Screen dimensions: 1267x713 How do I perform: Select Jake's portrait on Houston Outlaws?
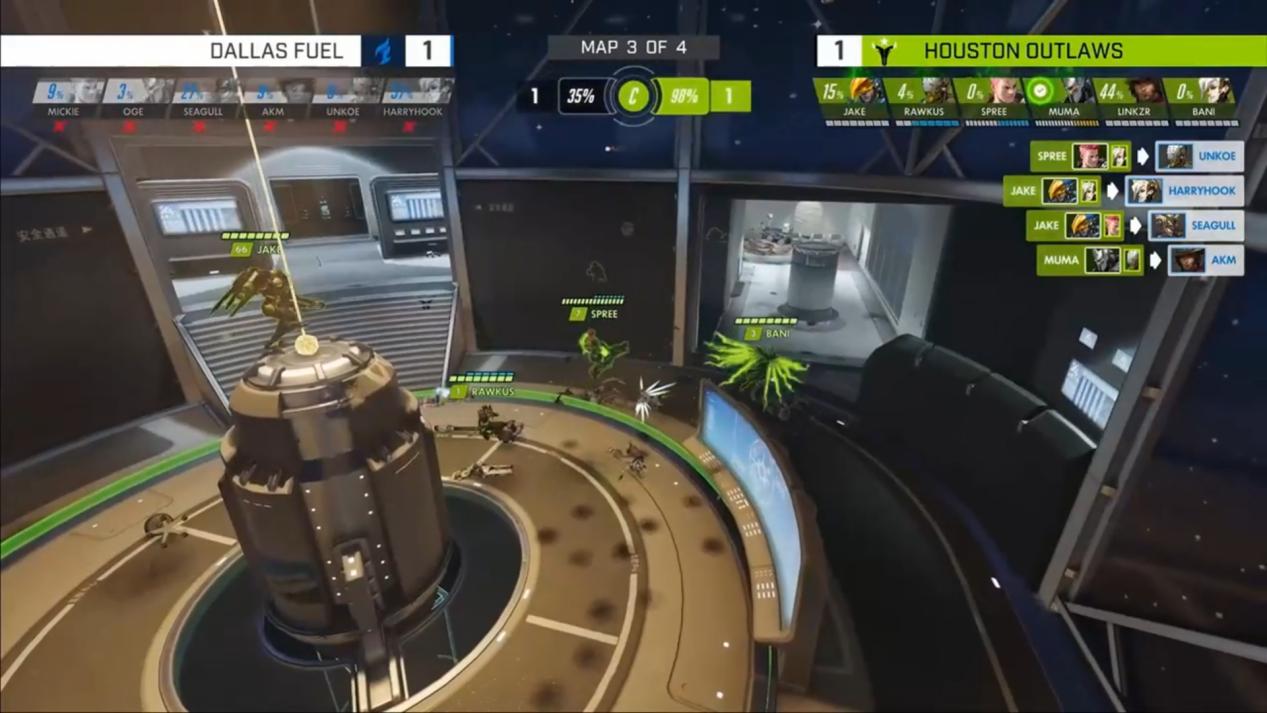866,92
